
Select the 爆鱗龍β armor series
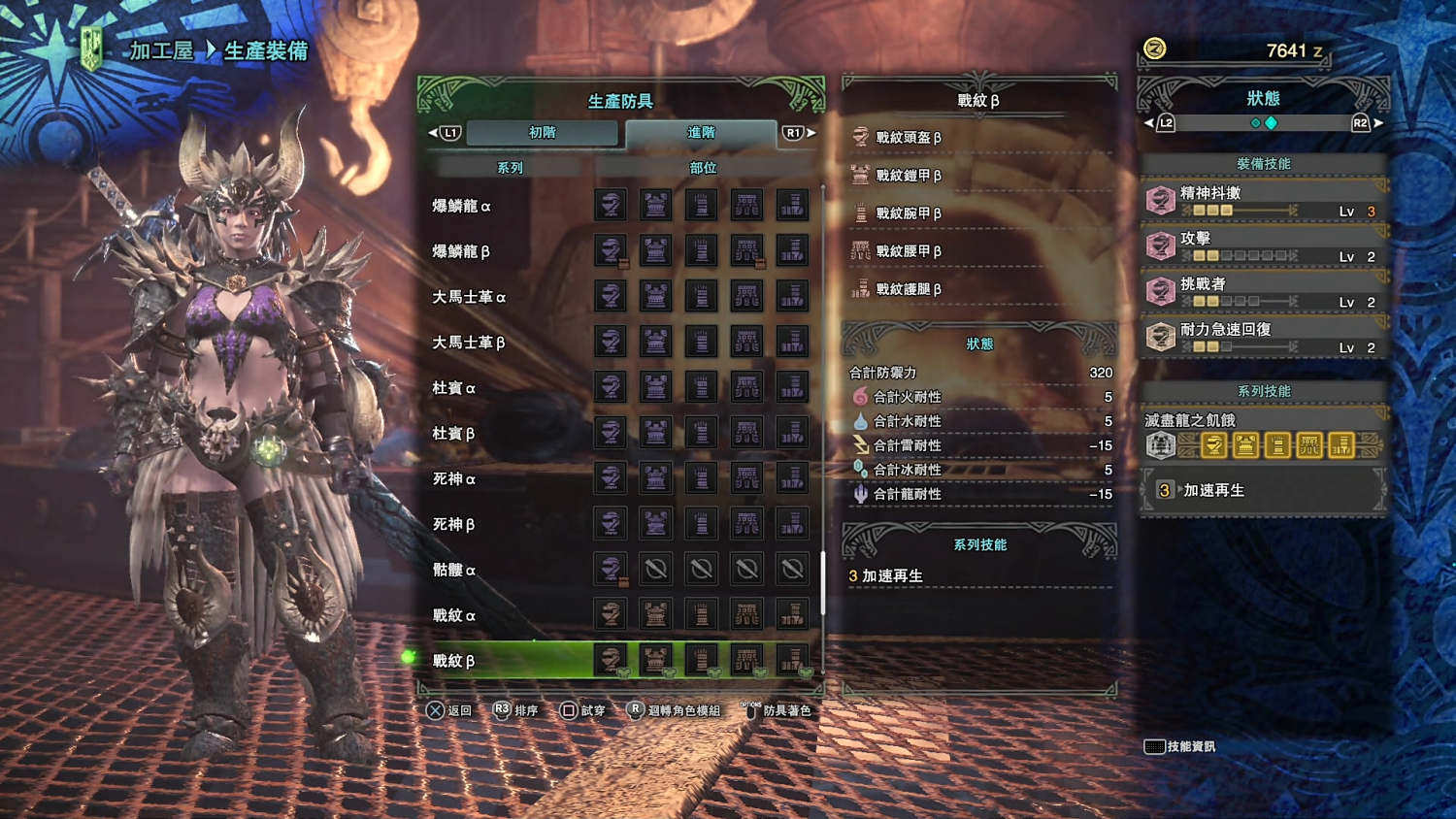point(462,251)
